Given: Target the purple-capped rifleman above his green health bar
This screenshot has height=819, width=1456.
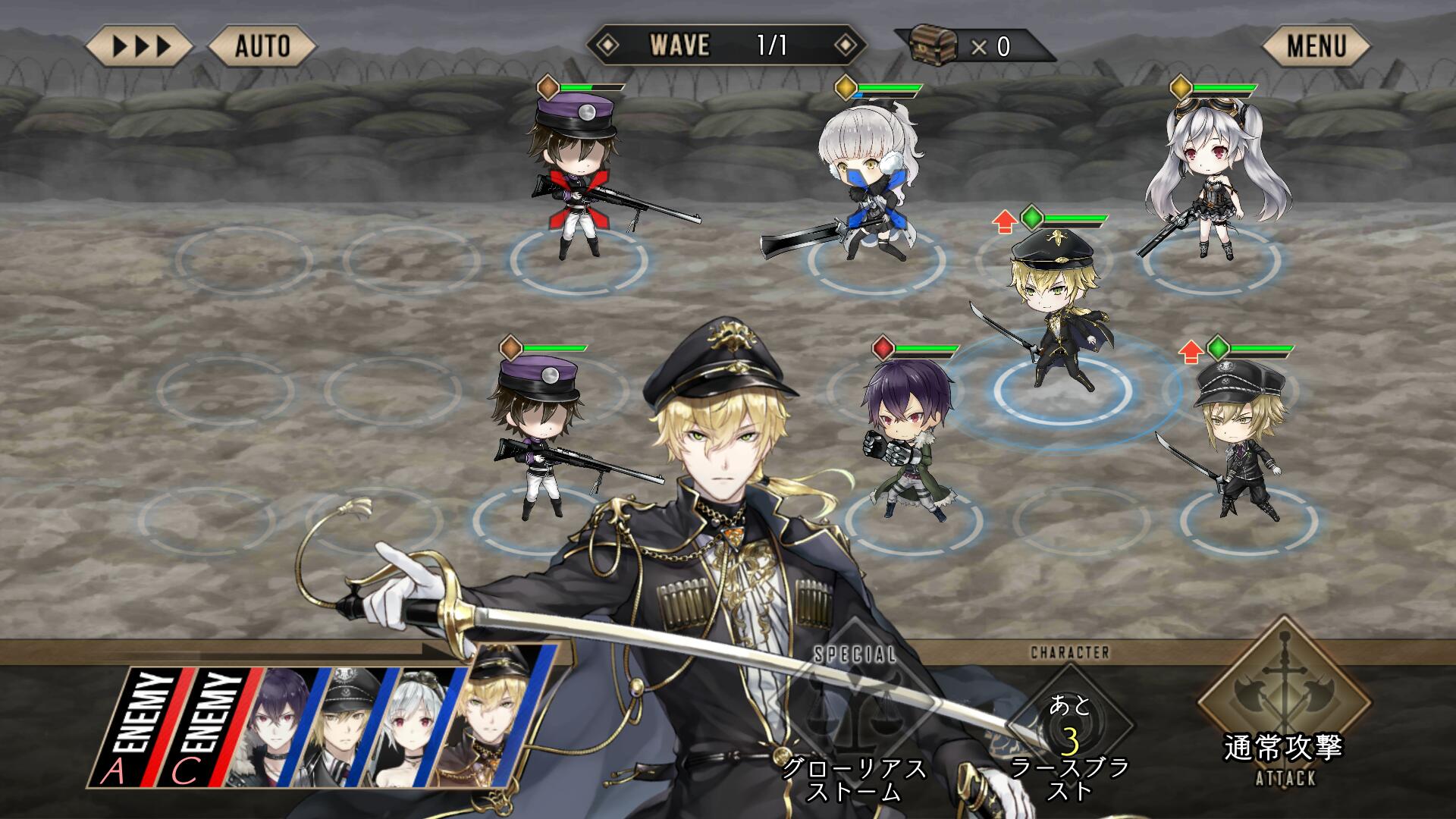Looking at the screenshot, I should [575, 174].
